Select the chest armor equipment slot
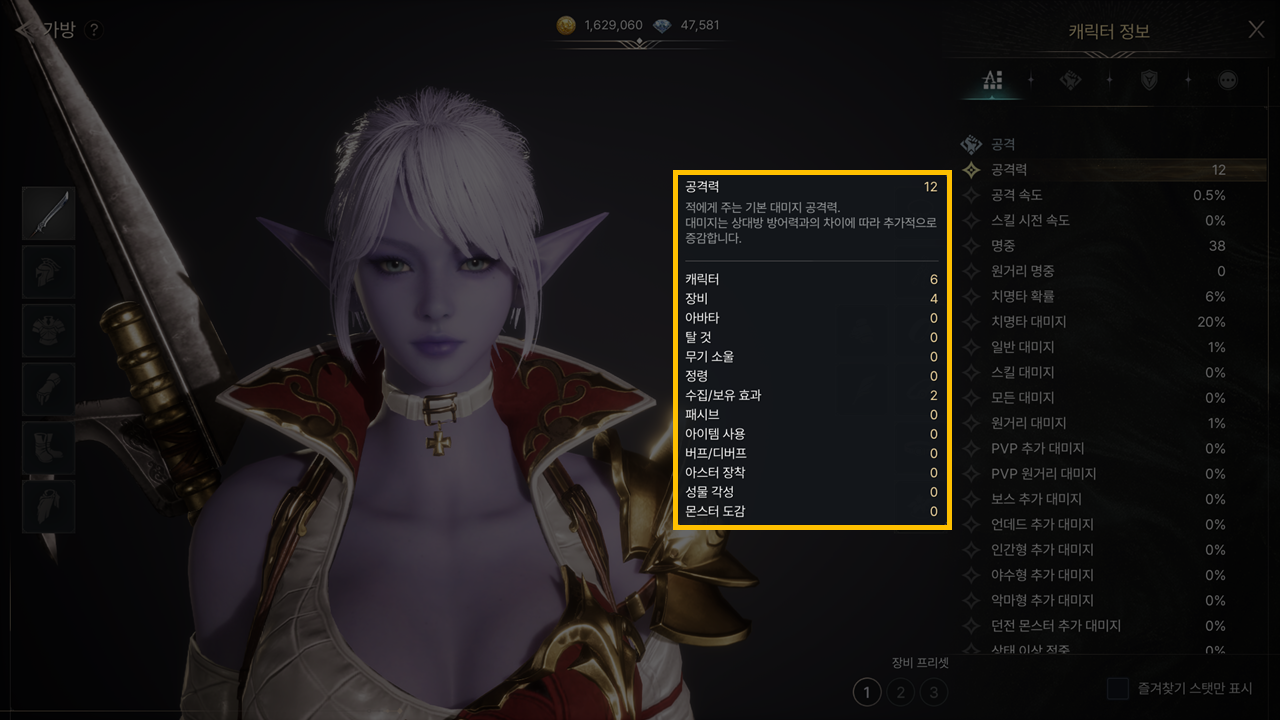The height and width of the screenshot is (720, 1280). [x=49, y=331]
